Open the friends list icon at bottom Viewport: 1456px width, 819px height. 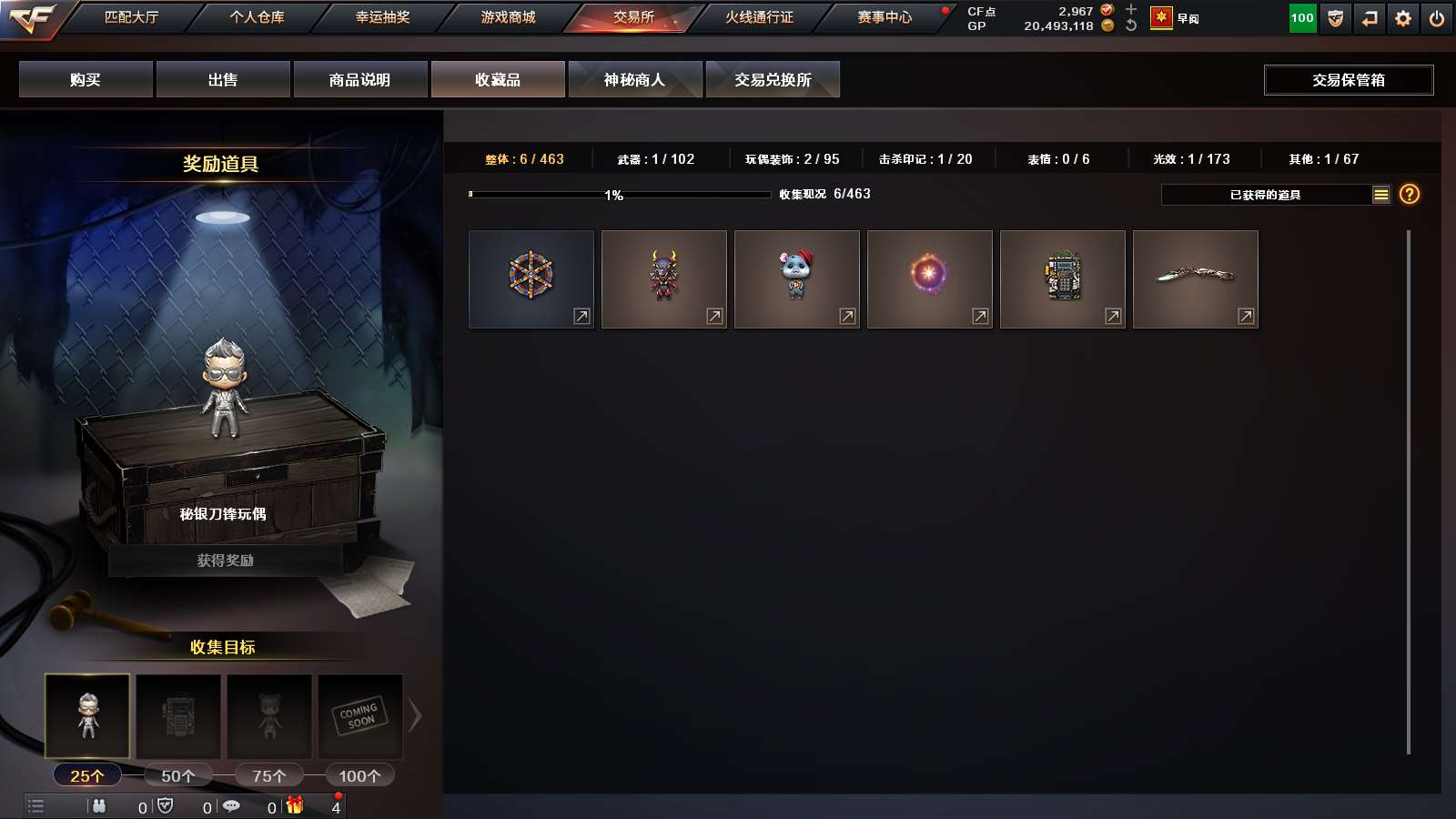(x=100, y=806)
